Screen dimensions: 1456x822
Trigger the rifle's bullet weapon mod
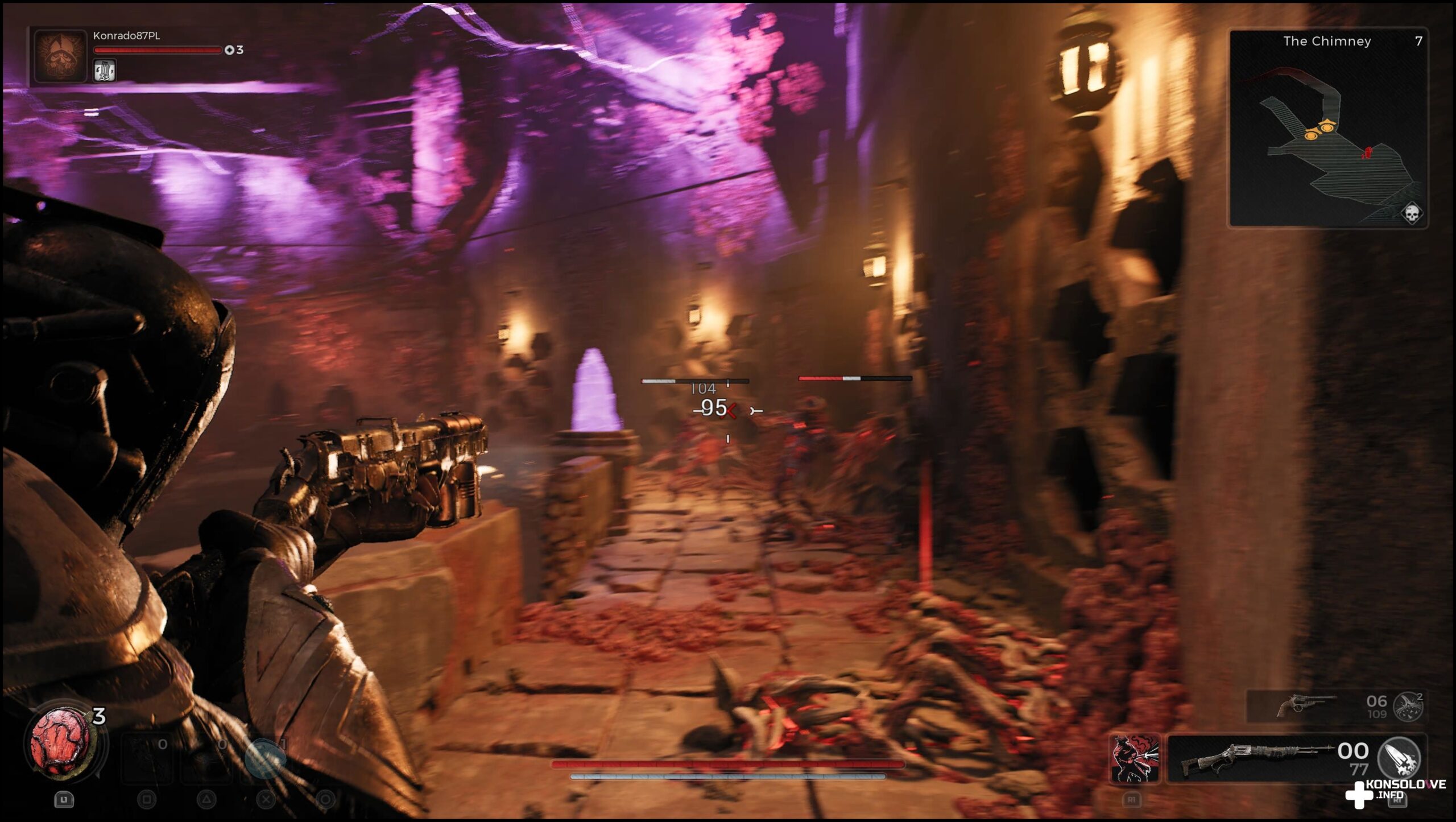click(1399, 757)
